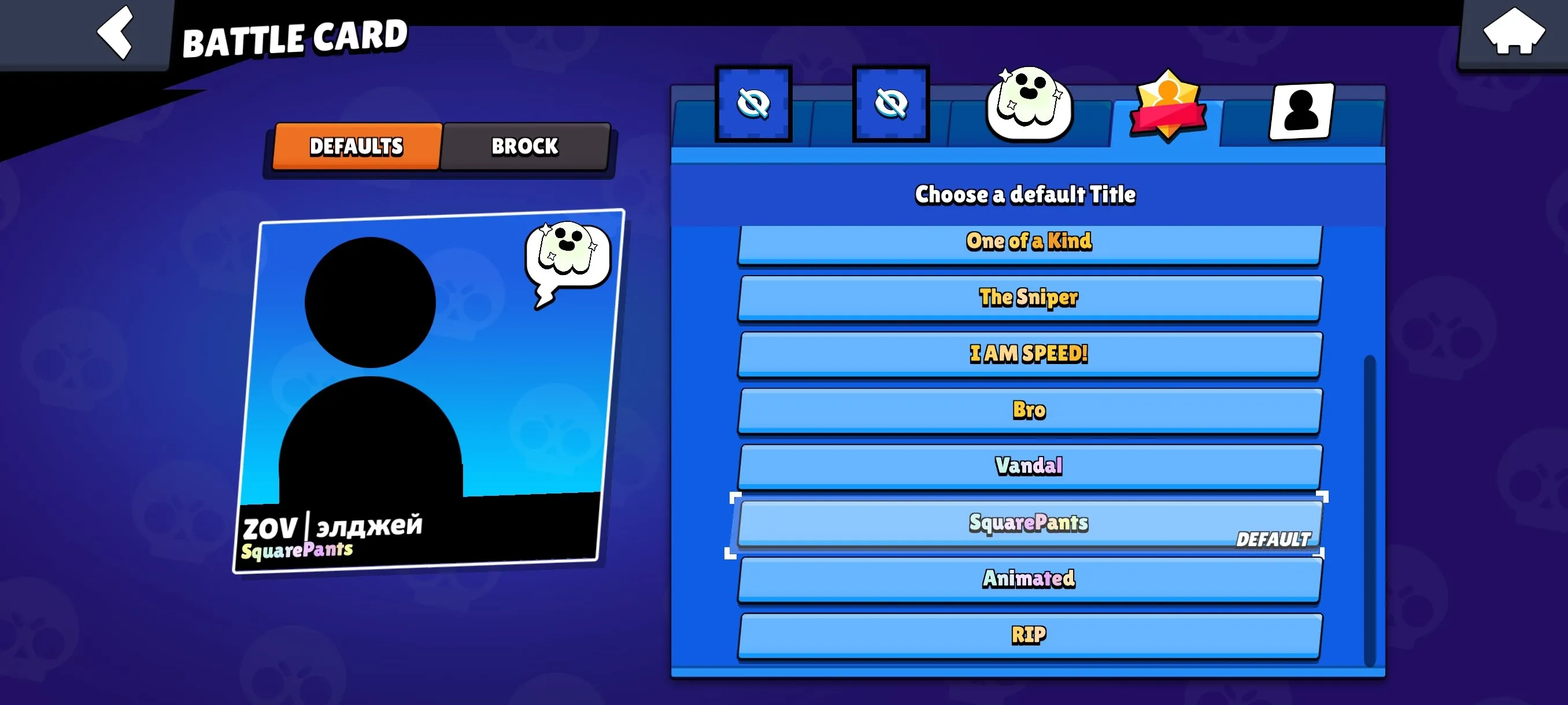1568x705 pixels.
Task: Click the first hidden-item tab icon
Action: coord(755,103)
